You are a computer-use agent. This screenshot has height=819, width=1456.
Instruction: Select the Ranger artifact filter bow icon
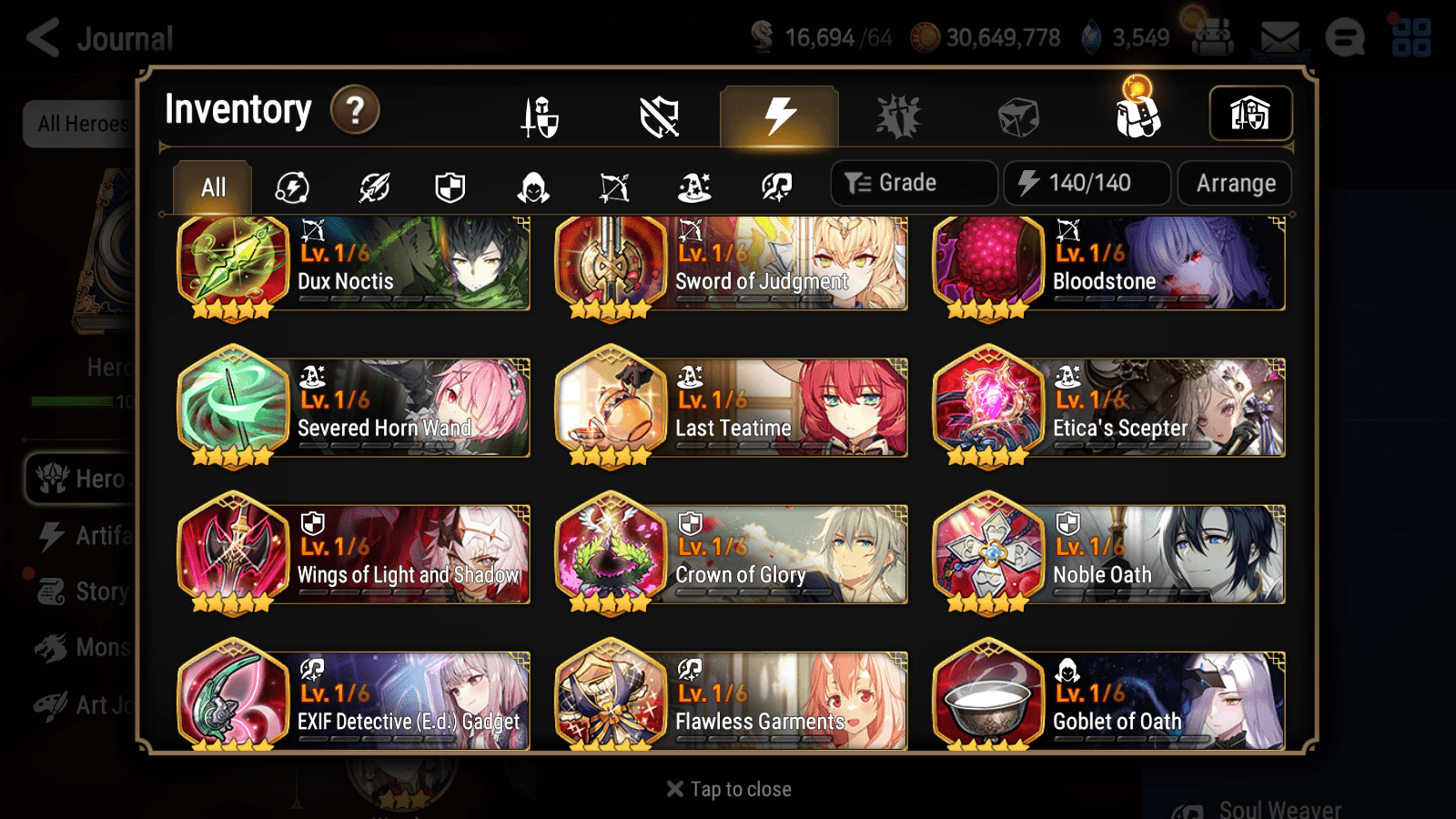615,186
